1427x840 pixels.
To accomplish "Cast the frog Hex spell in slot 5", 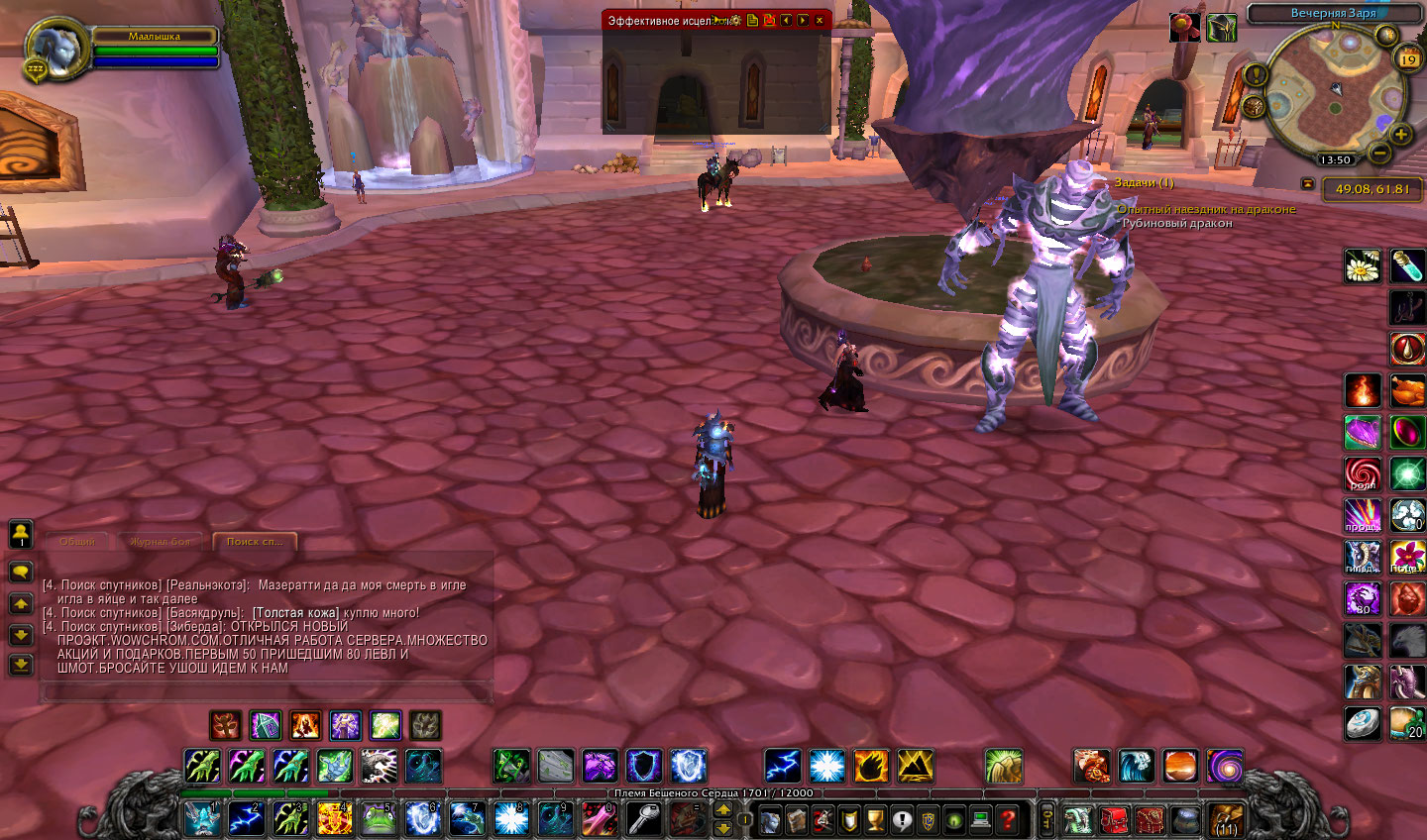I will pyautogui.click(x=378, y=818).
